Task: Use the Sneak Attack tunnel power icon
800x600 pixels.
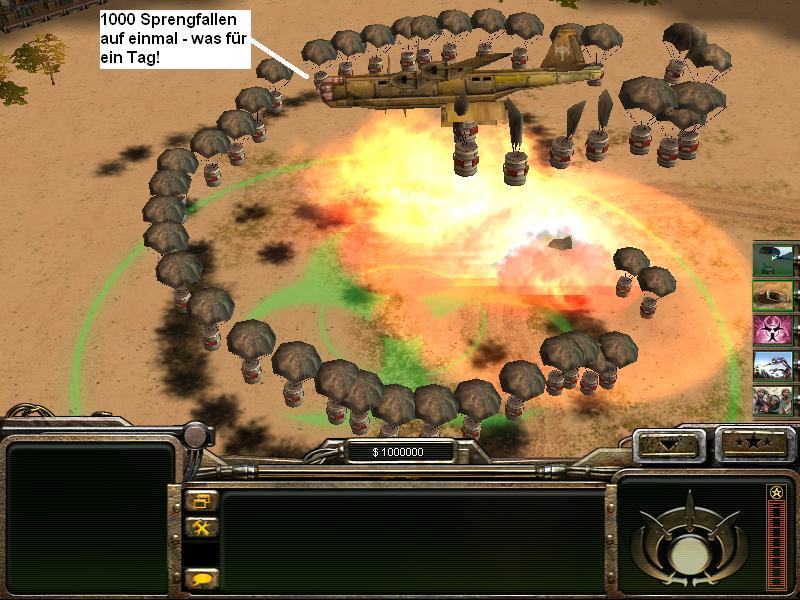Action: (773, 296)
